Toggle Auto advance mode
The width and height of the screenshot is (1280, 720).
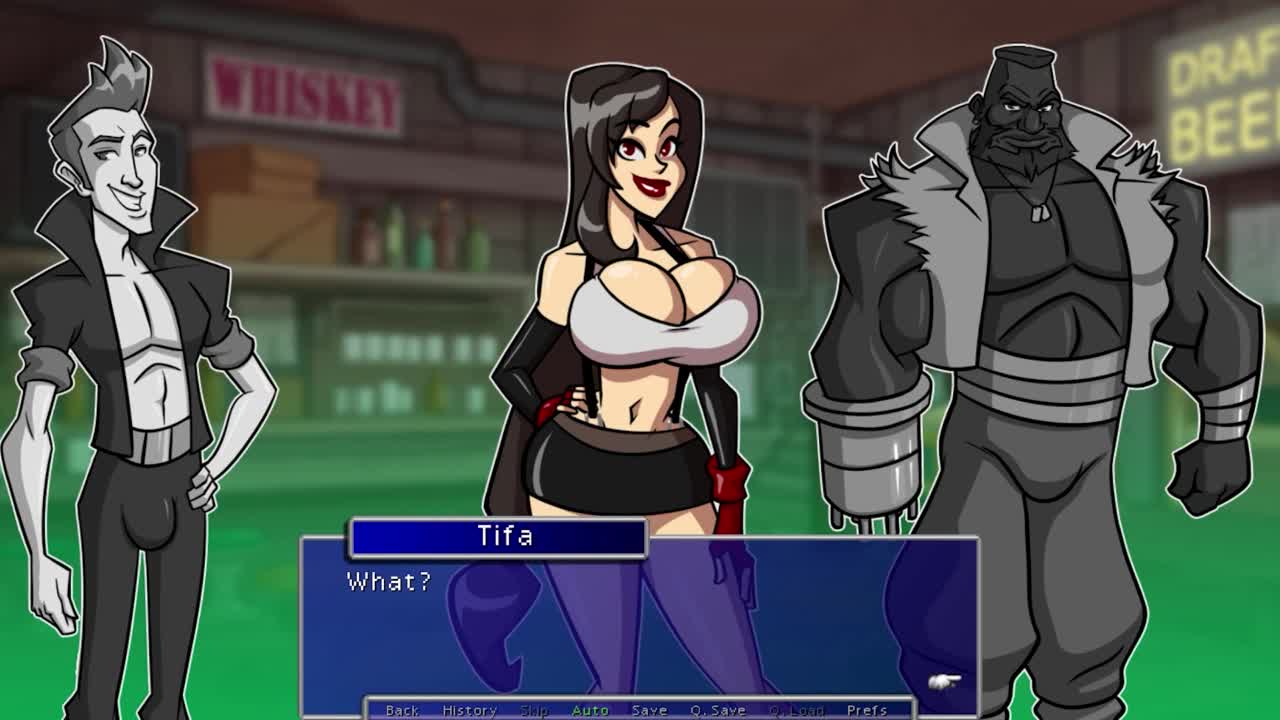point(590,710)
